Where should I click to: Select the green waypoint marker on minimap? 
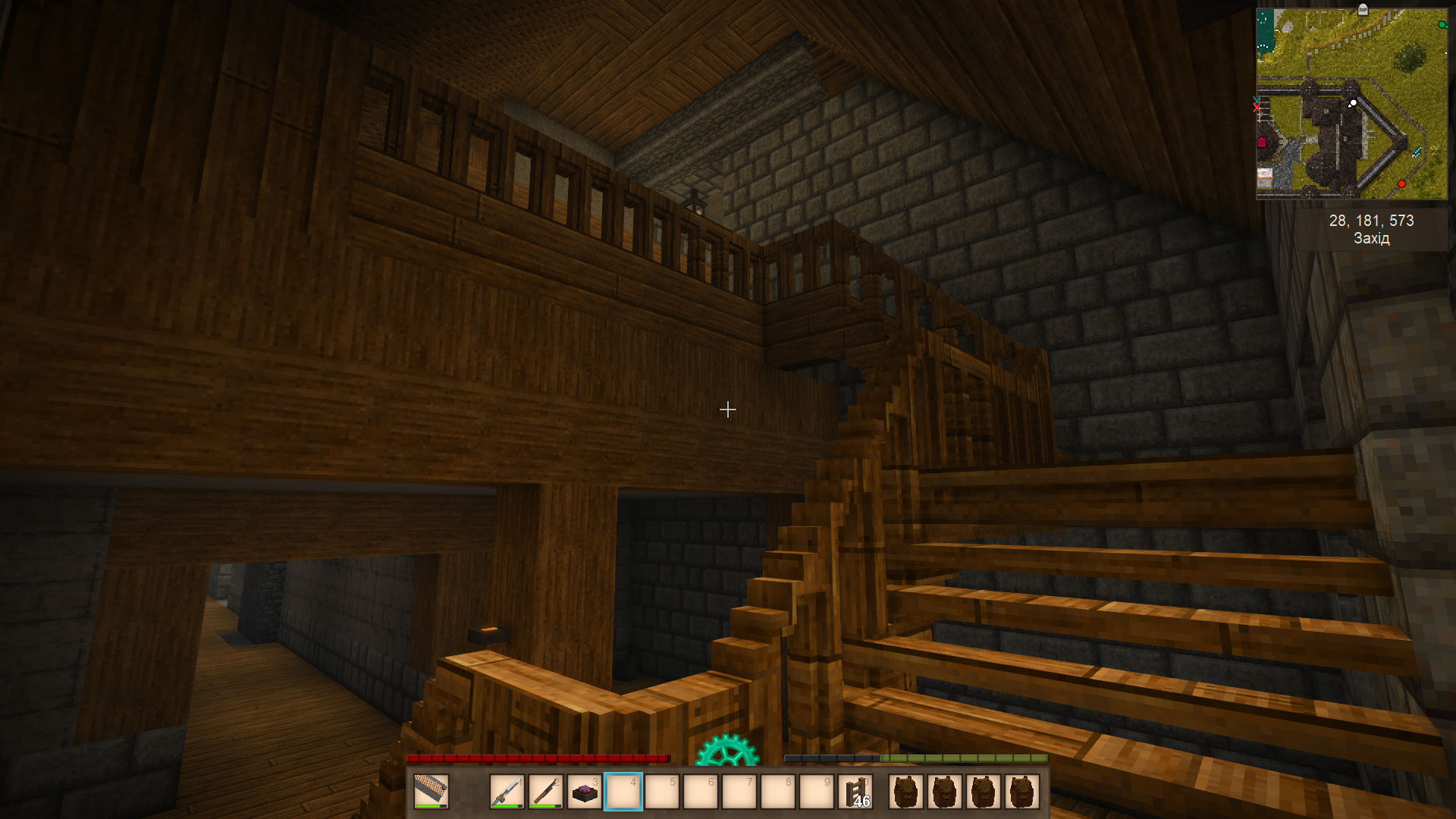1442,25
